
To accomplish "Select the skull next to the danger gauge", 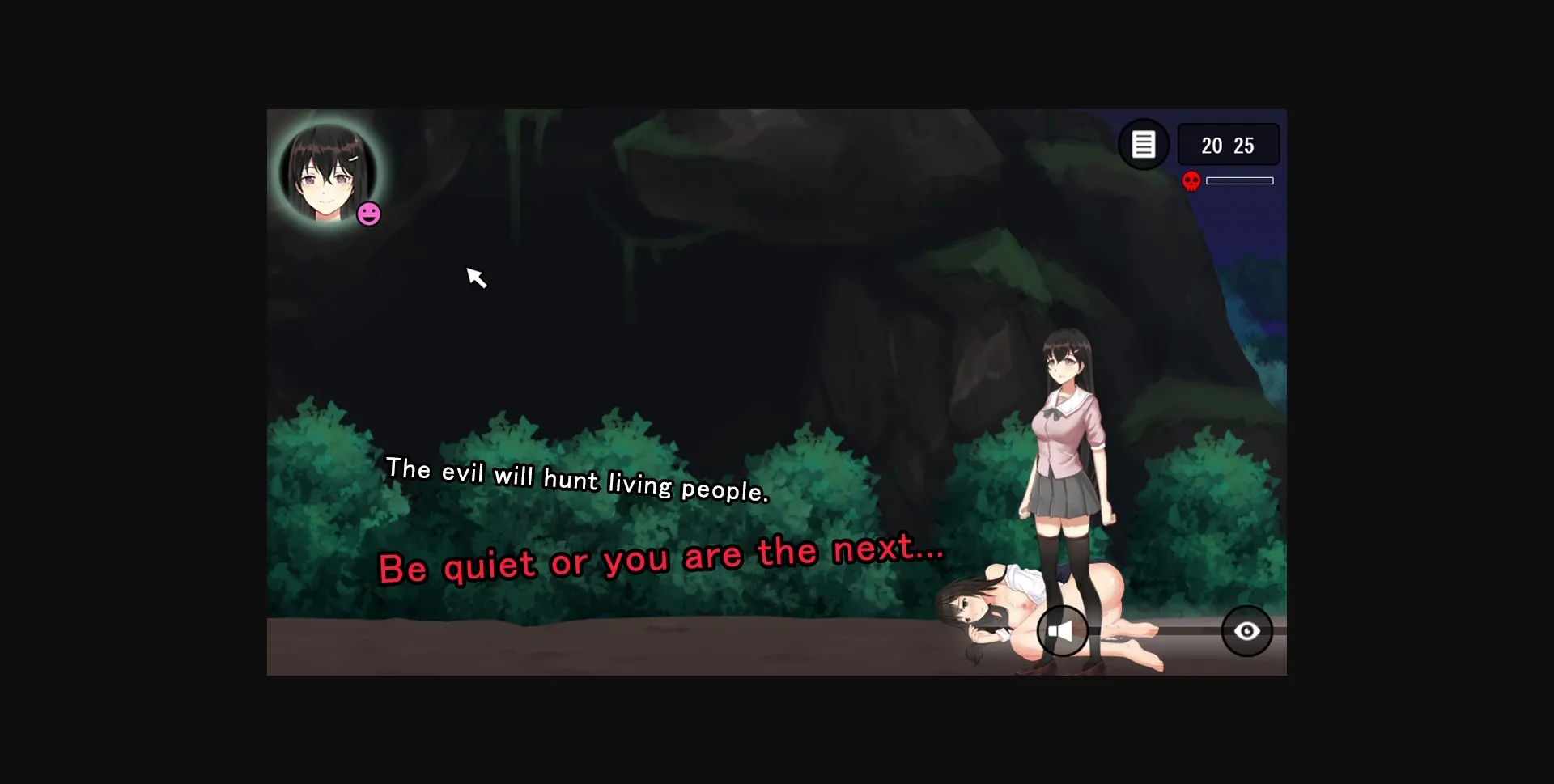I will point(1191,180).
